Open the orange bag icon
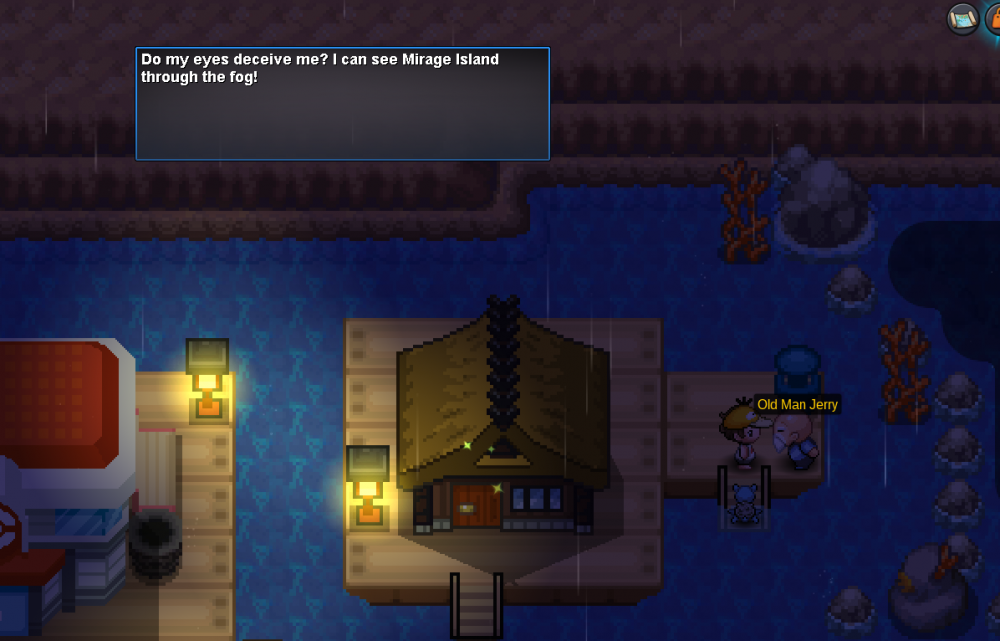The width and height of the screenshot is (1000, 641). pos(994,18)
